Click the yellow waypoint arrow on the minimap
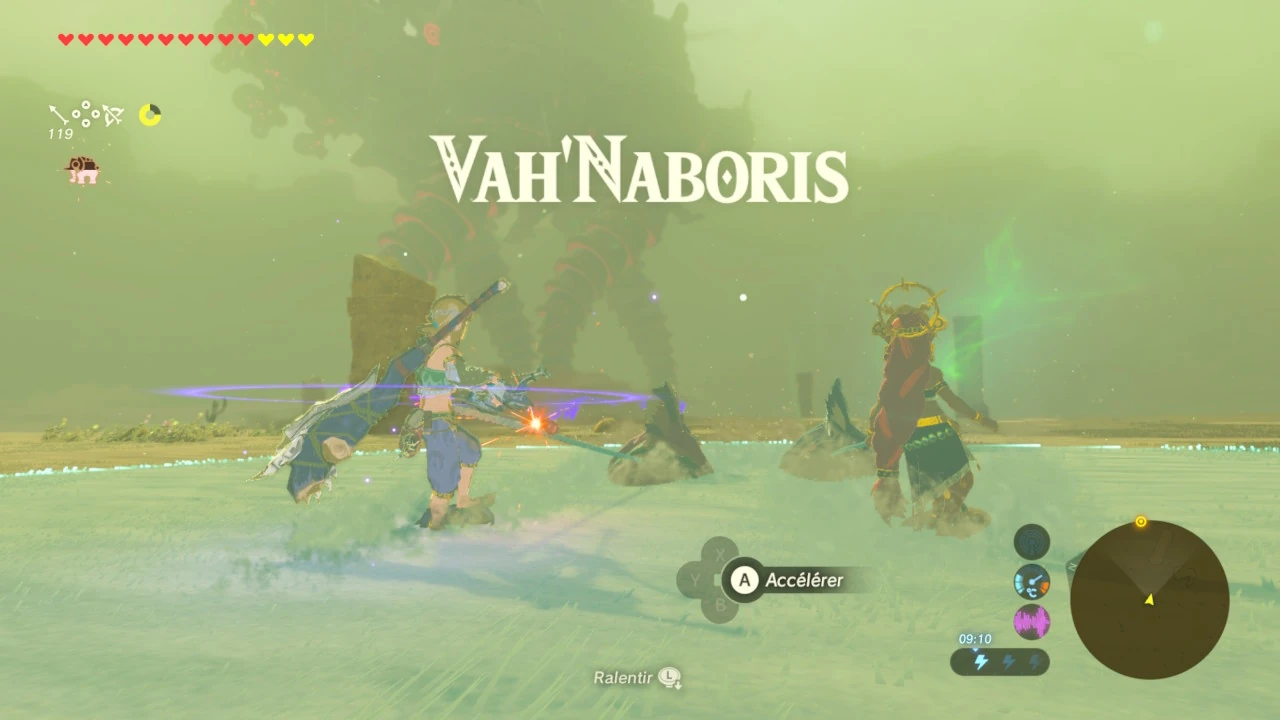1280x720 pixels. pyautogui.click(x=1147, y=601)
